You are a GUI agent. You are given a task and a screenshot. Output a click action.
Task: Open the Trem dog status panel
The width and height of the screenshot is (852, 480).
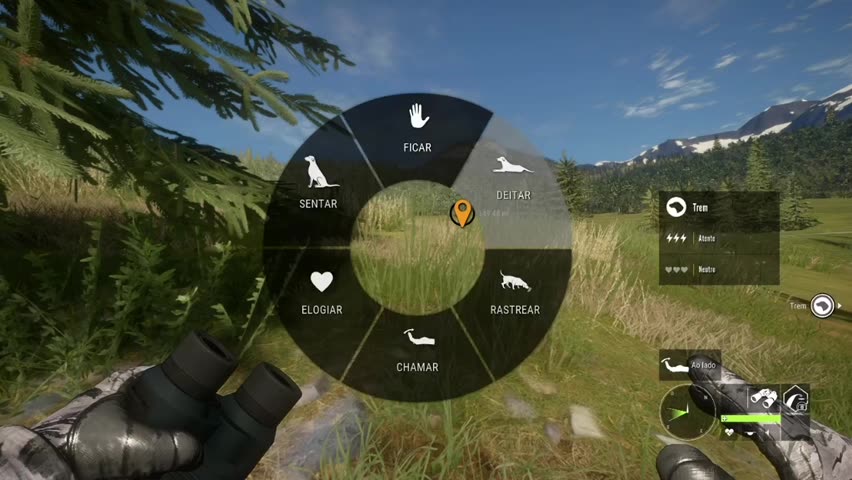click(718, 238)
